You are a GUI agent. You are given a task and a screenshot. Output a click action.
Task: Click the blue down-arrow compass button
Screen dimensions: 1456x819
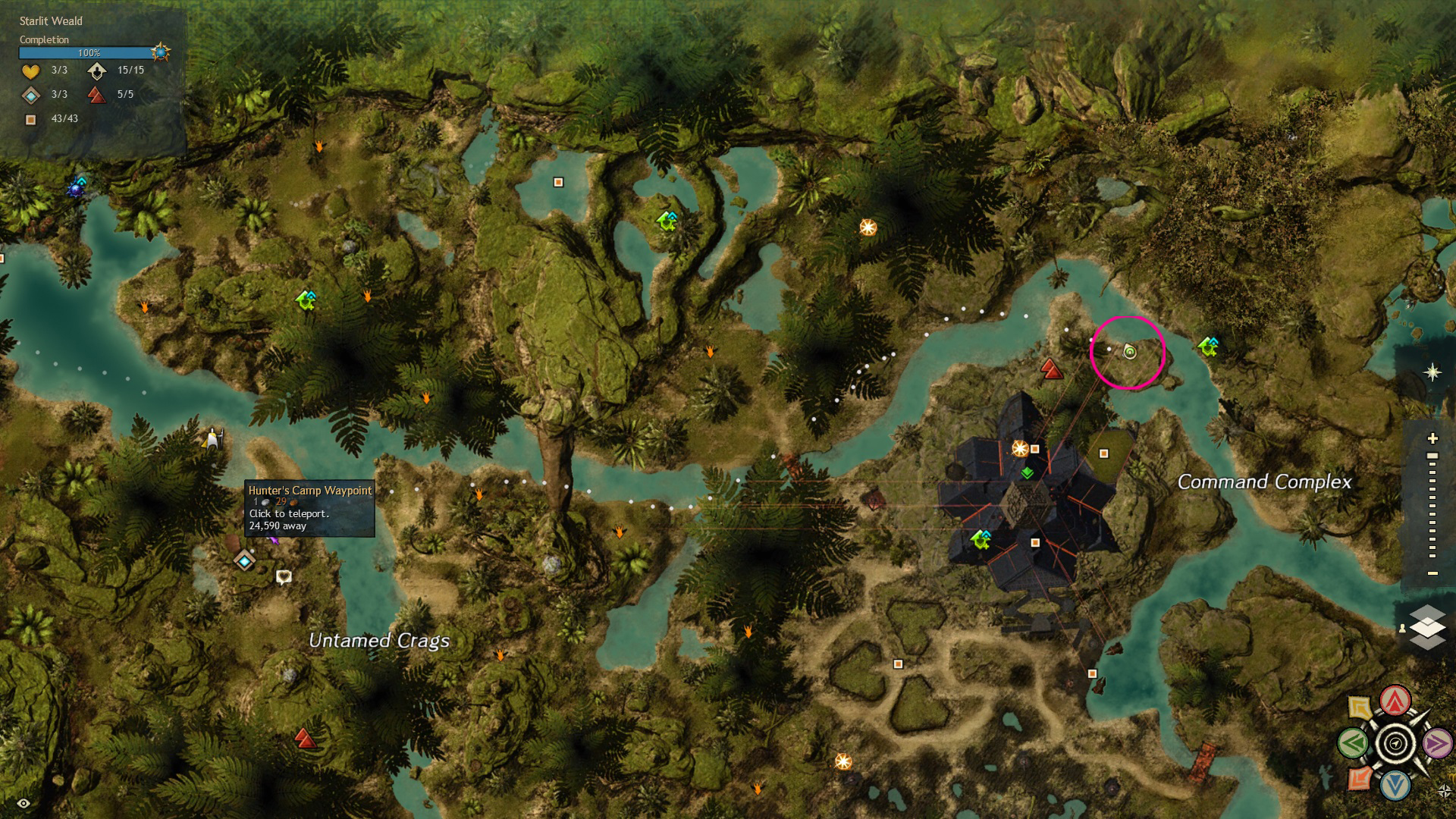coord(1395,786)
